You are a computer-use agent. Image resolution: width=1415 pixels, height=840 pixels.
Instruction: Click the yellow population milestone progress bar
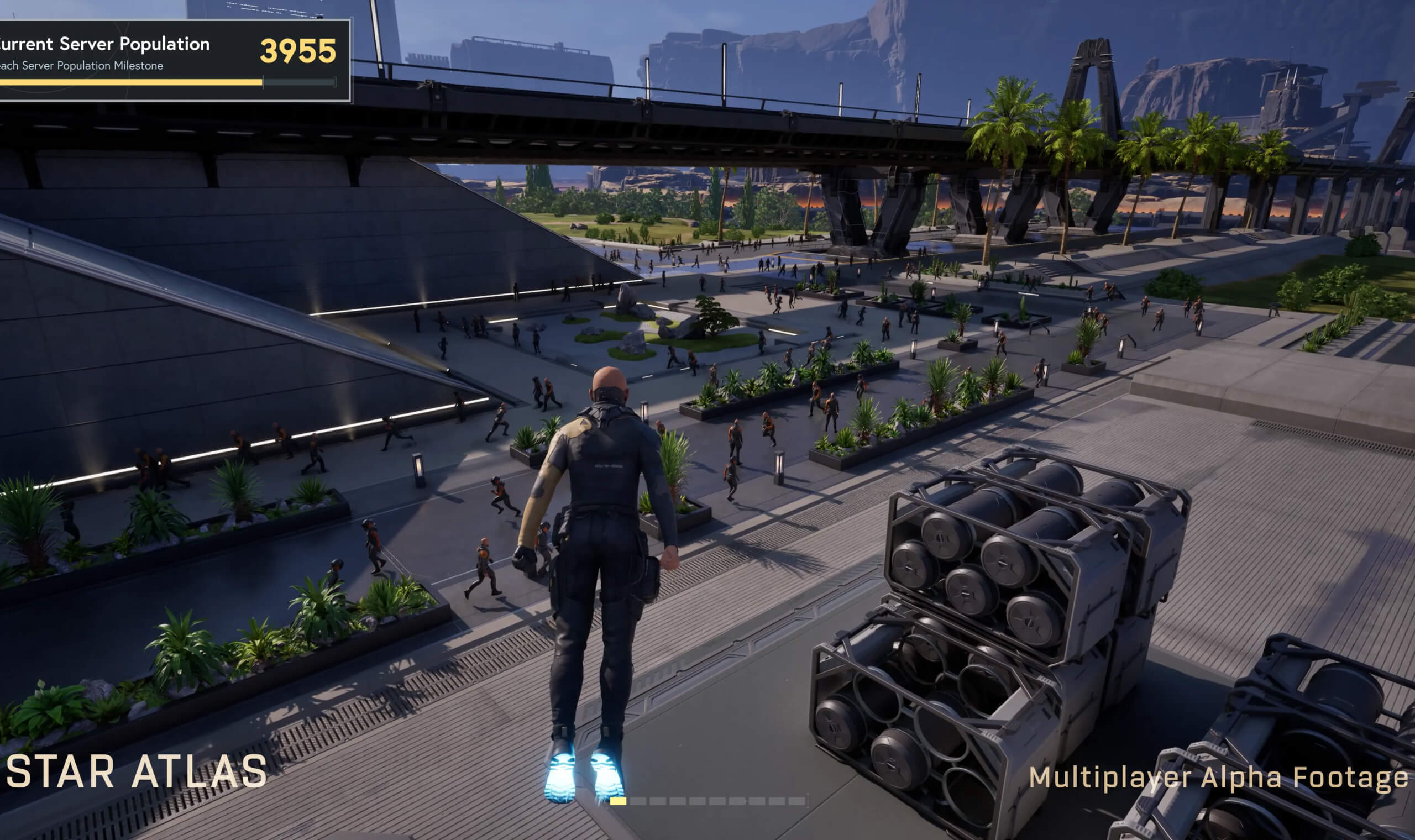pyautogui.click(x=130, y=83)
